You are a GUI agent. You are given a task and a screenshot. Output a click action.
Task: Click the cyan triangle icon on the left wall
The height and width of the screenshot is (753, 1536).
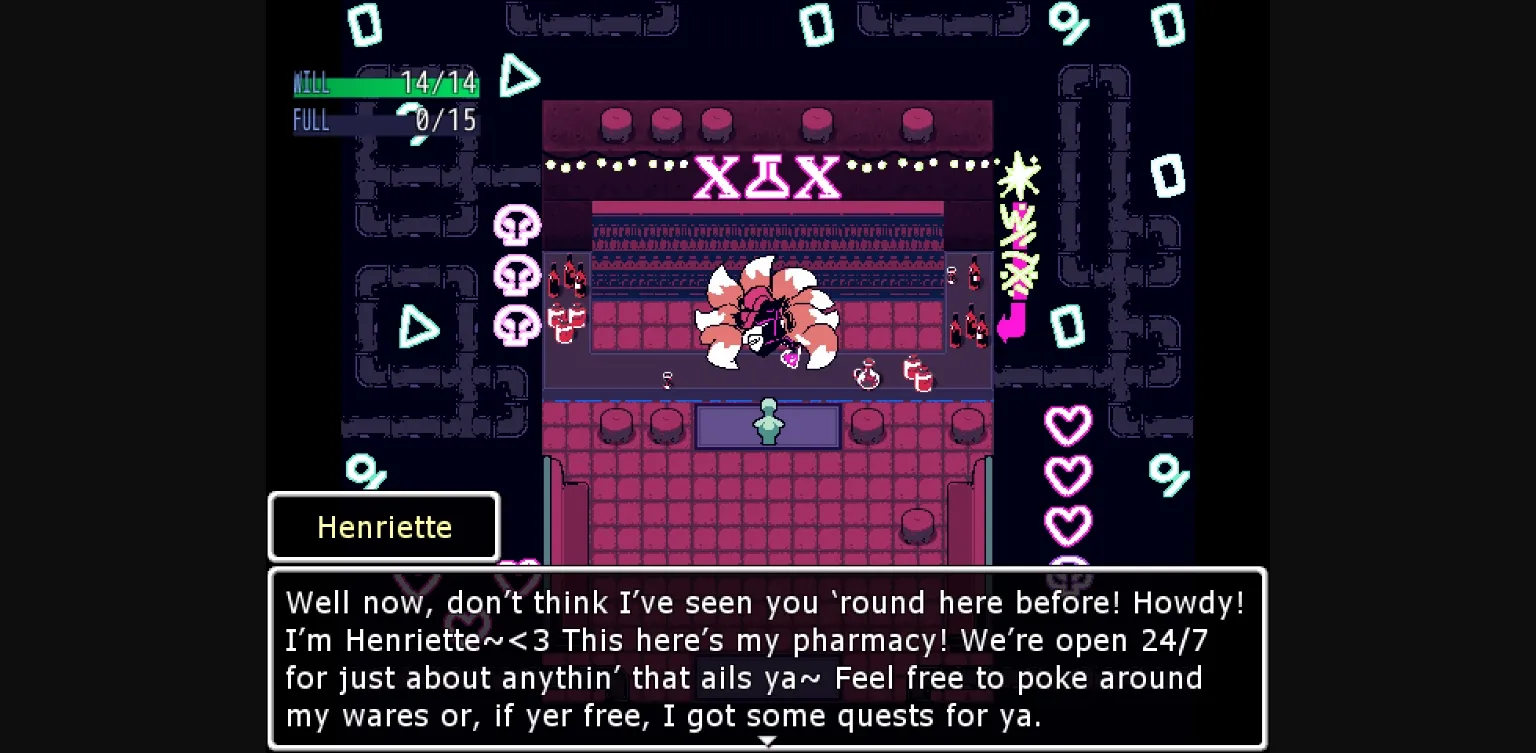[421, 327]
